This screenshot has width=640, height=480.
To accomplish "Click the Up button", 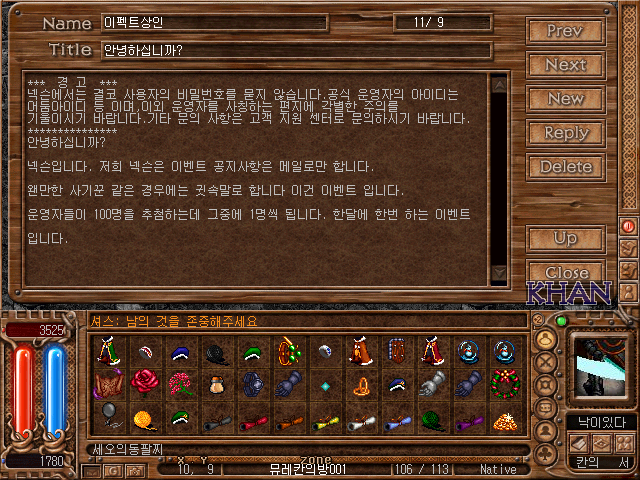I will tap(565, 238).
